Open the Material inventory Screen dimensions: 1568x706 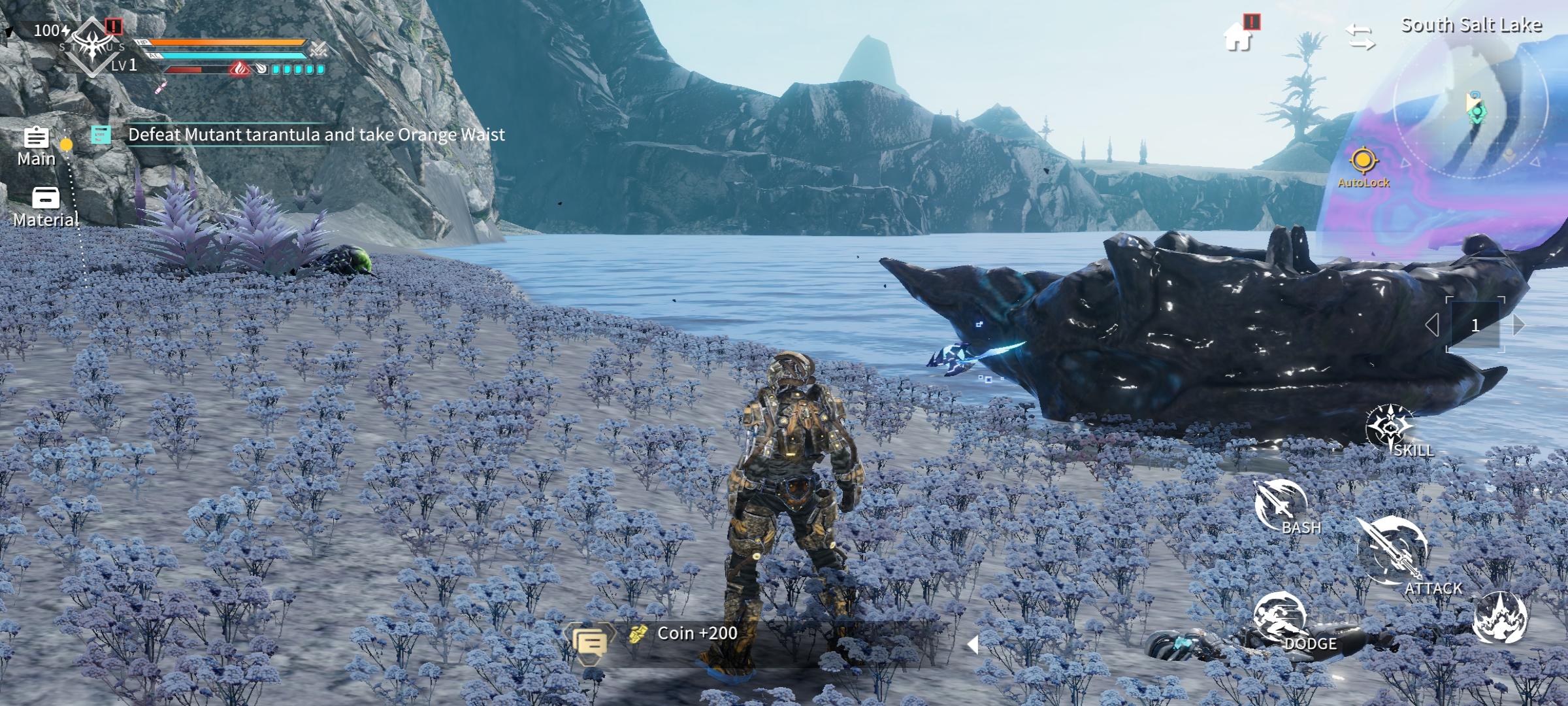pos(45,206)
